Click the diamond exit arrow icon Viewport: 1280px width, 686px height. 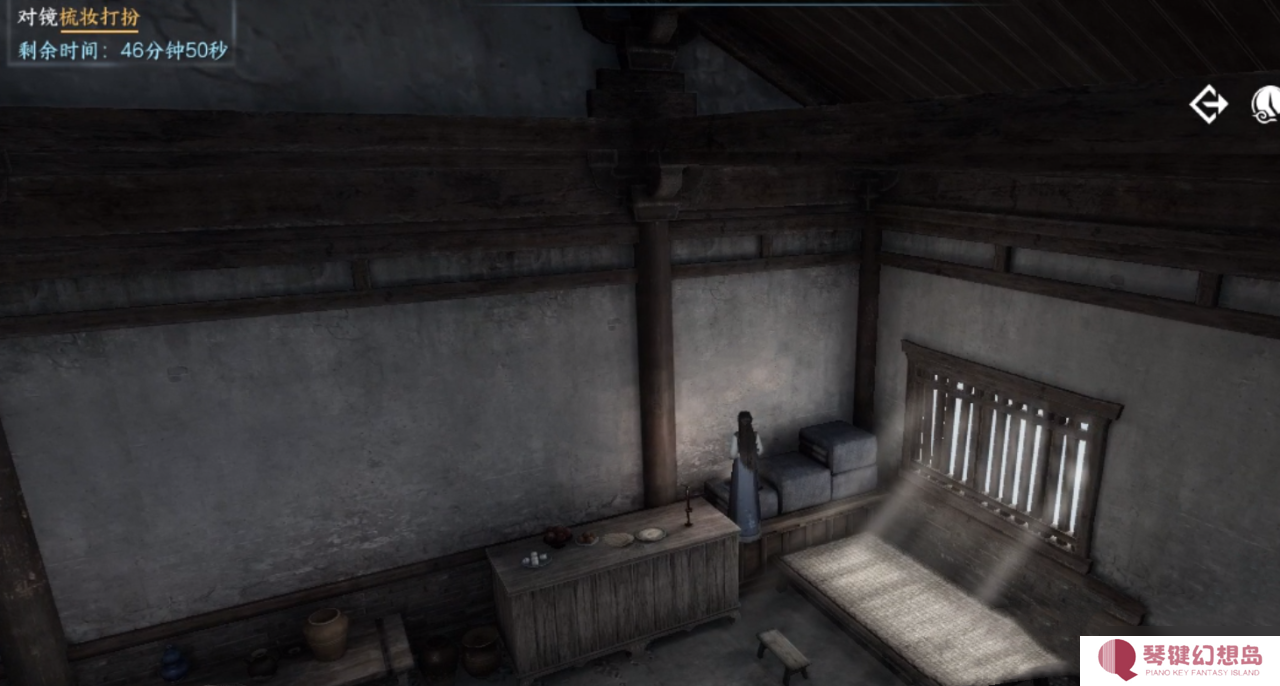click(1208, 104)
